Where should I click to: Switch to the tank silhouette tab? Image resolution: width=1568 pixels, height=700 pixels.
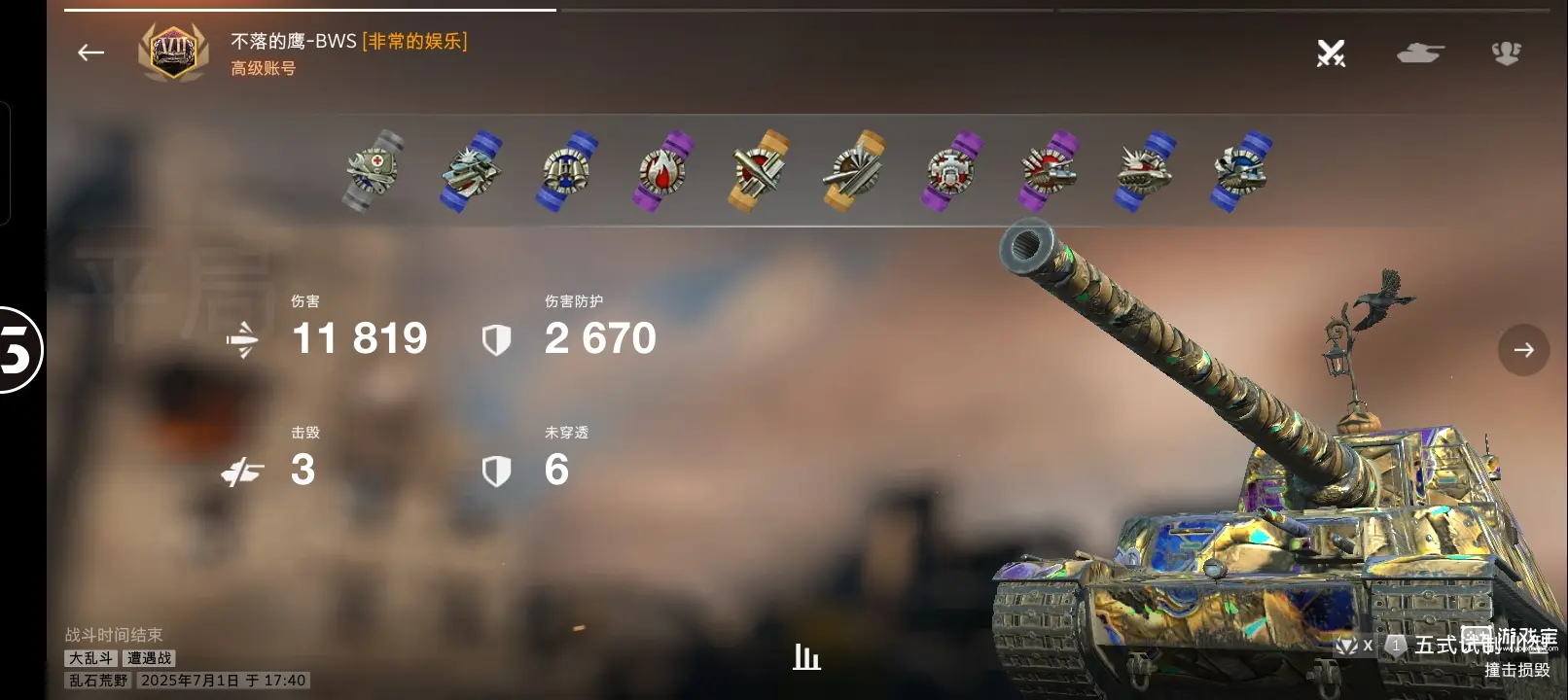pyautogui.click(x=1420, y=53)
